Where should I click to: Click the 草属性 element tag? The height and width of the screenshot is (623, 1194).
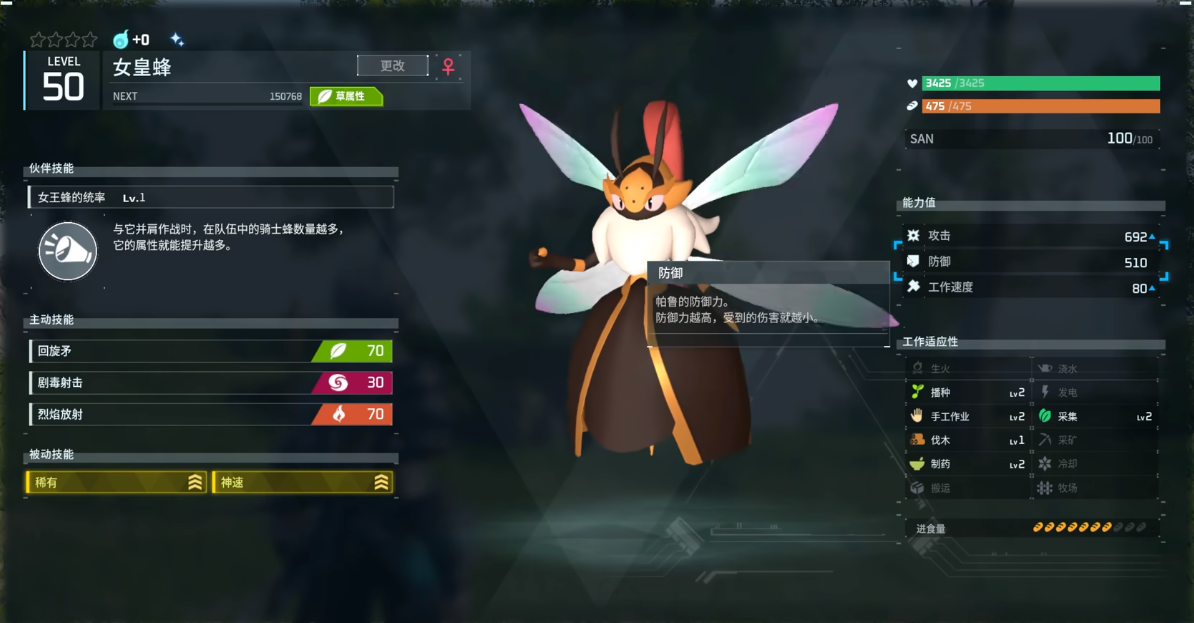coord(347,96)
